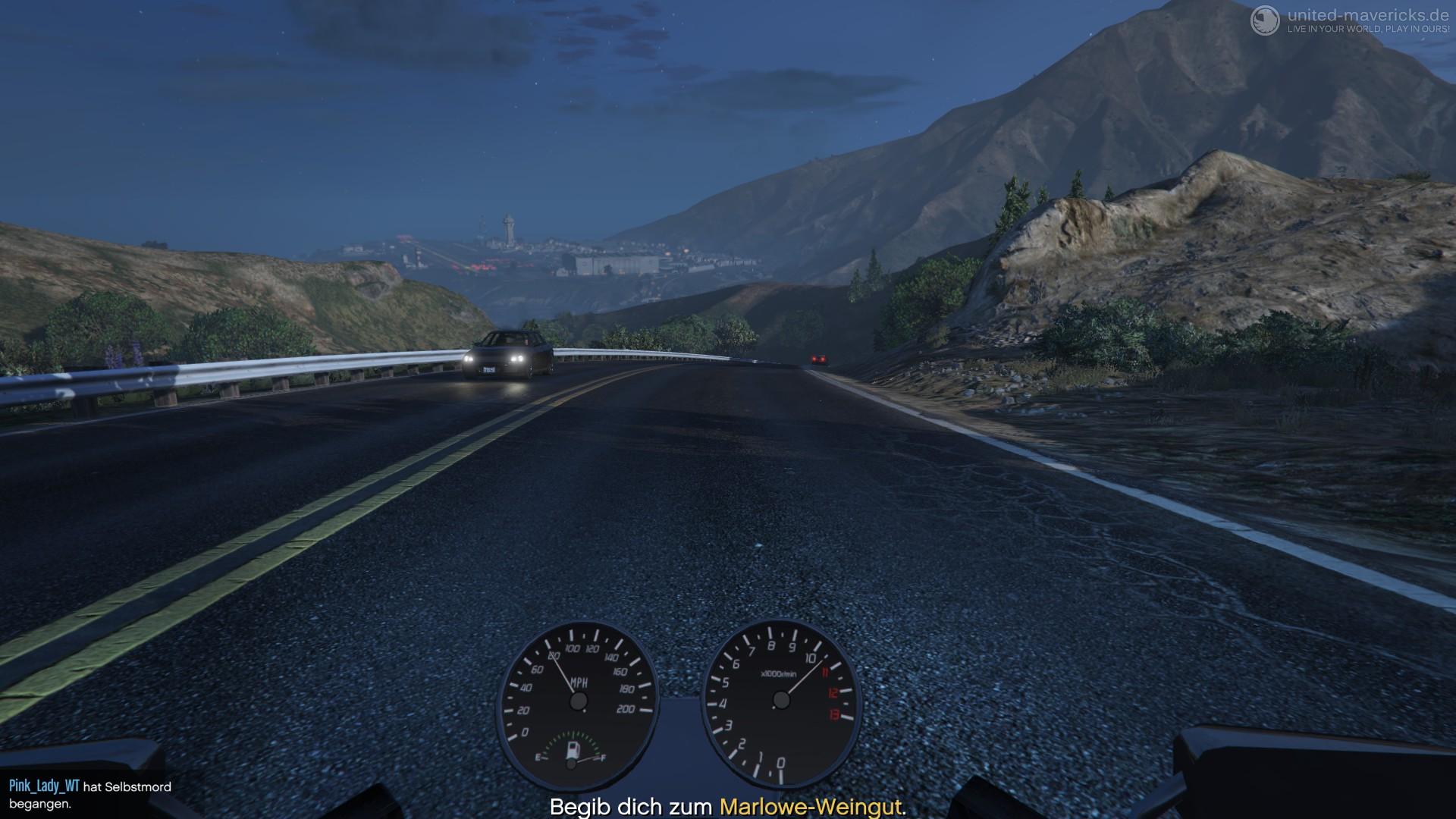Click the united-mavericks.de watermark logo
Viewport: 1456px width, 819px height.
(1264, 20)
